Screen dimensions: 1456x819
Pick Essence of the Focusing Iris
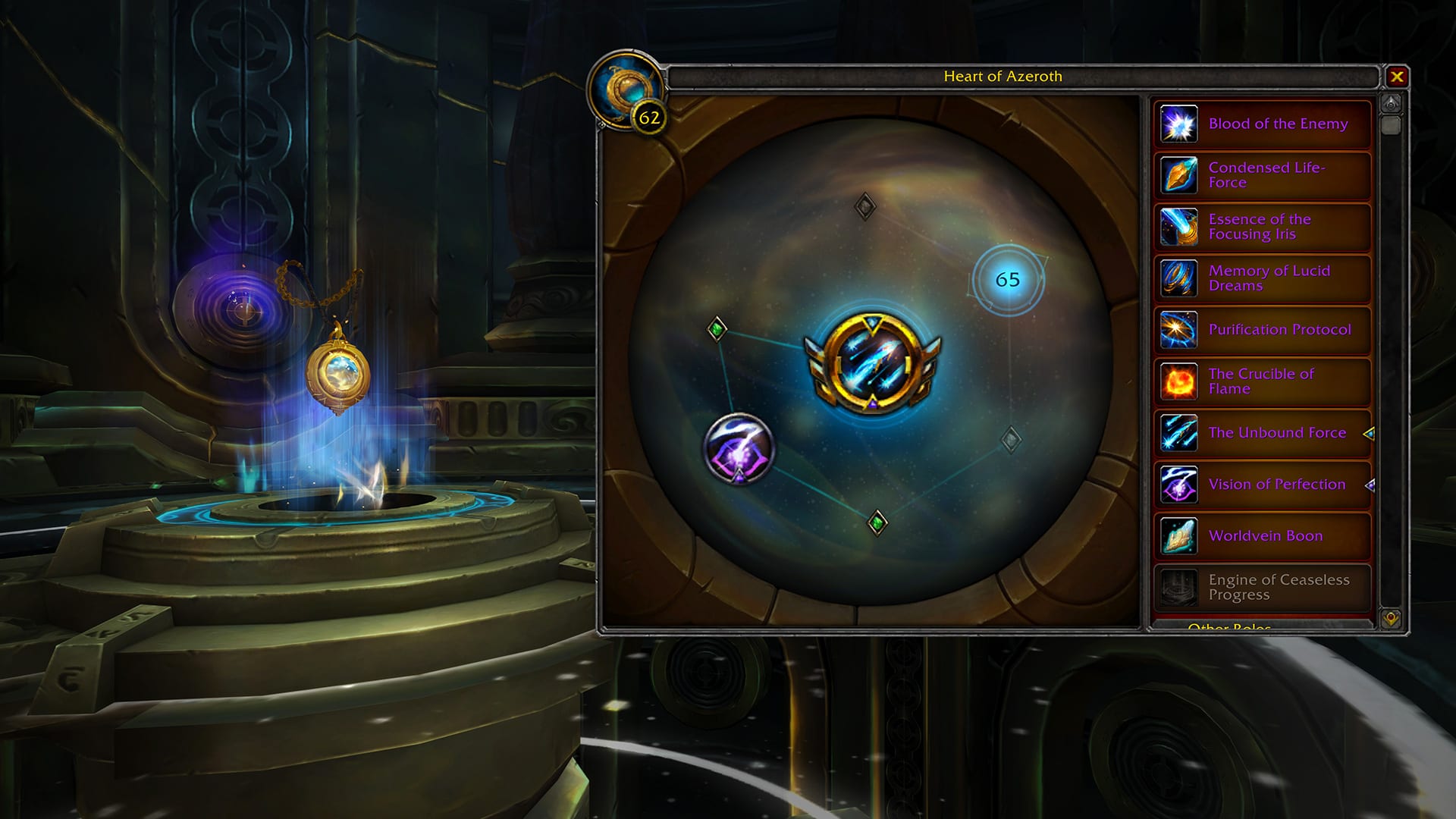(x=1263, y=227)
